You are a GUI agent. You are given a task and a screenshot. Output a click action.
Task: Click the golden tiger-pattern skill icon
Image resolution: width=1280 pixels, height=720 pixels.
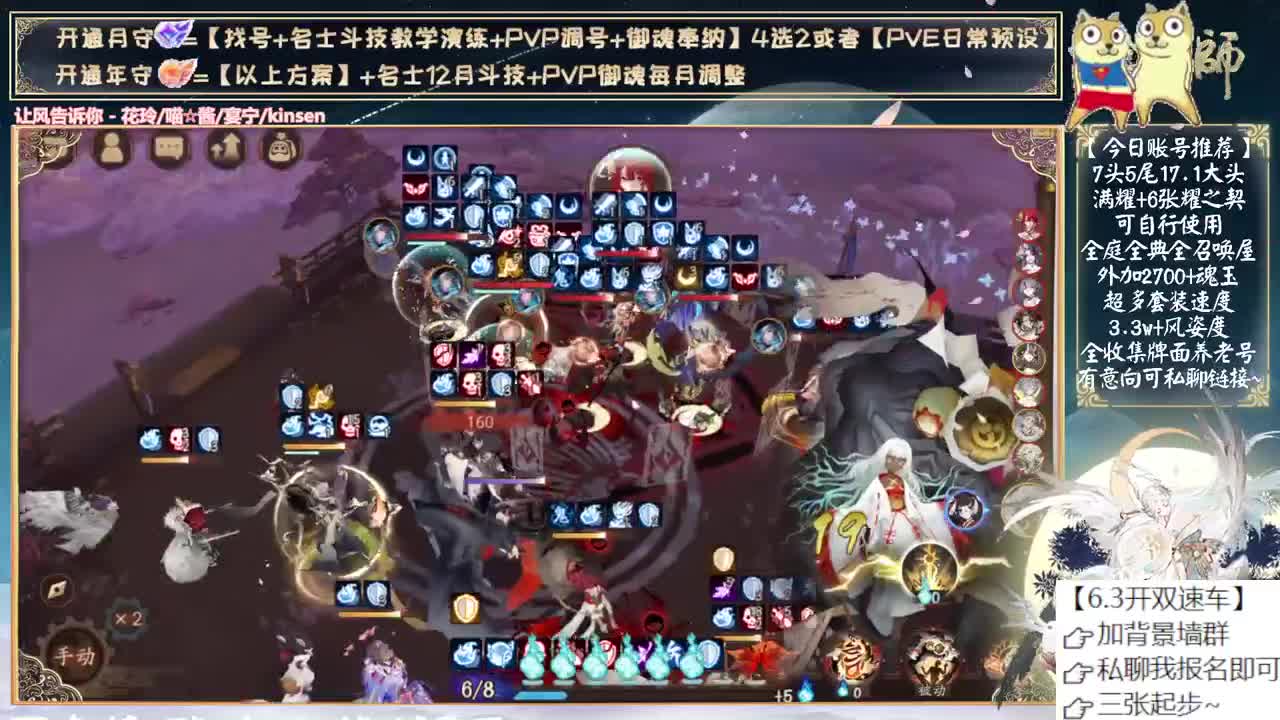tap(853, 658)
